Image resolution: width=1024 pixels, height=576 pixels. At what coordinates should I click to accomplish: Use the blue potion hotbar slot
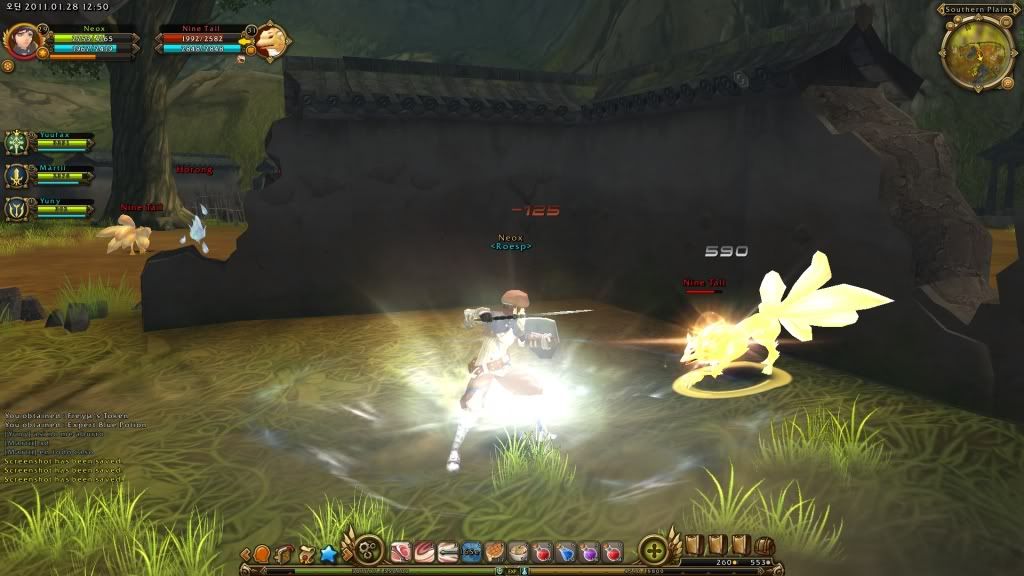click(566, 551)
